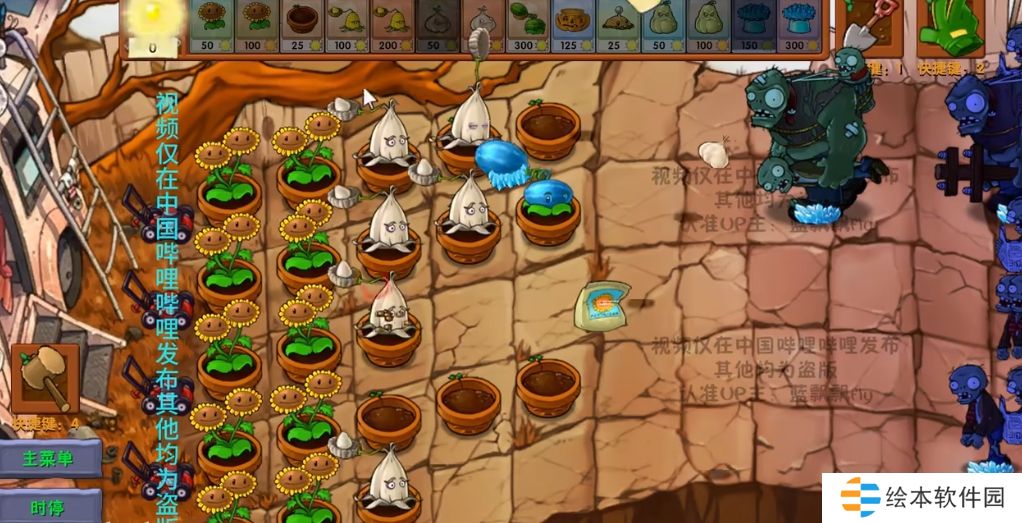
Task: Select the pumpkin seed packet costing 125
Action: 569,26
